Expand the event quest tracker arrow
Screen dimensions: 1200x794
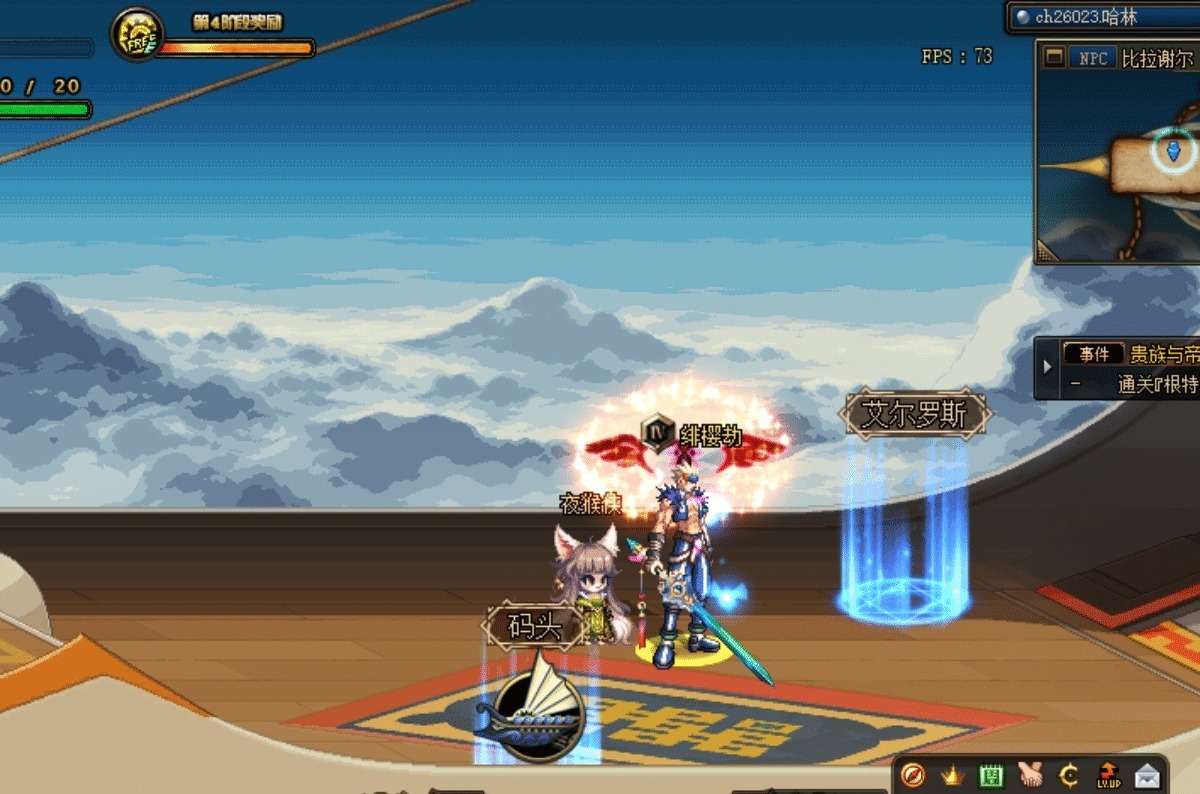1047,367
